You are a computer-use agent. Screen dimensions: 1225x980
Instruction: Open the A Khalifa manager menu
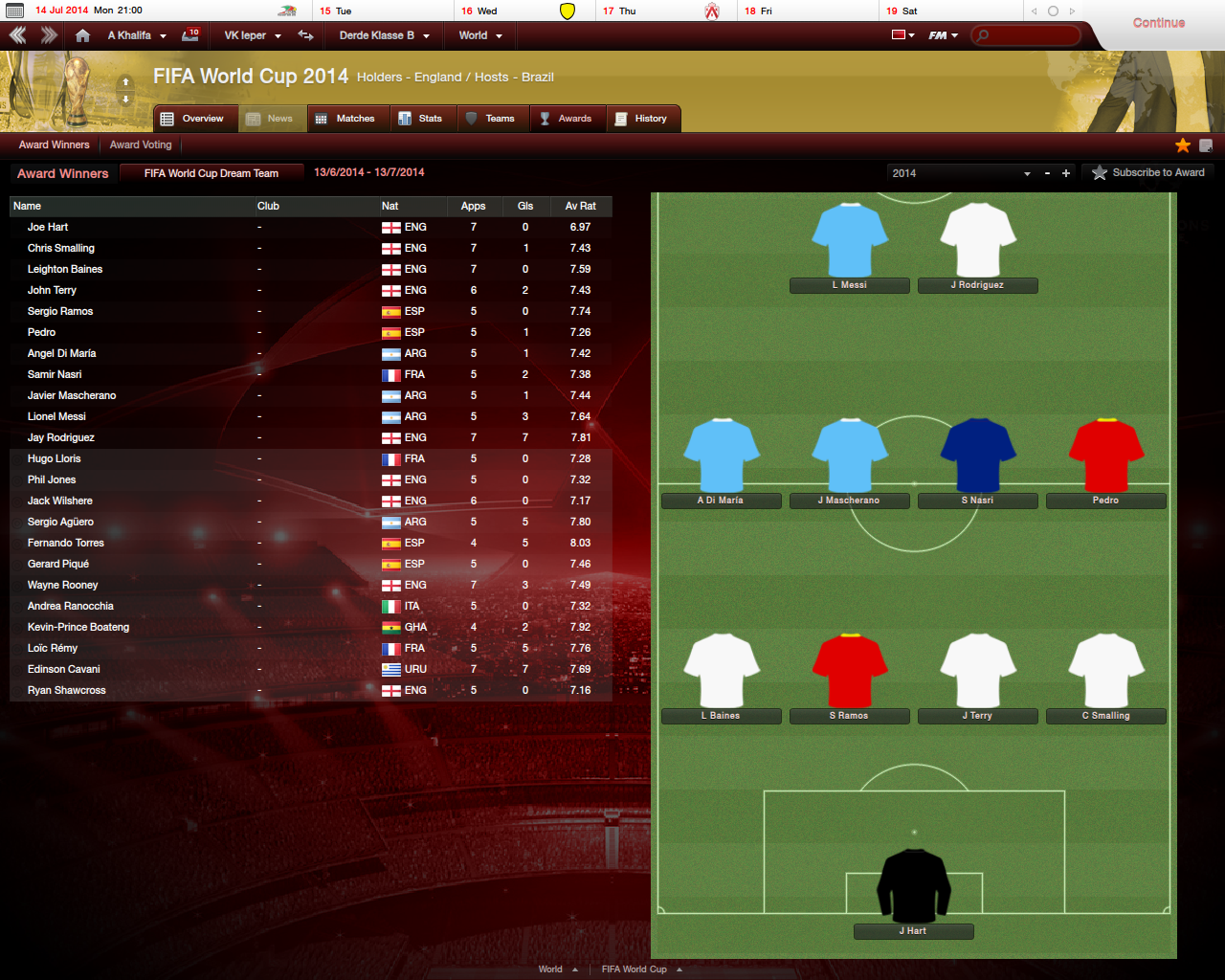click(x=137, y=35)
